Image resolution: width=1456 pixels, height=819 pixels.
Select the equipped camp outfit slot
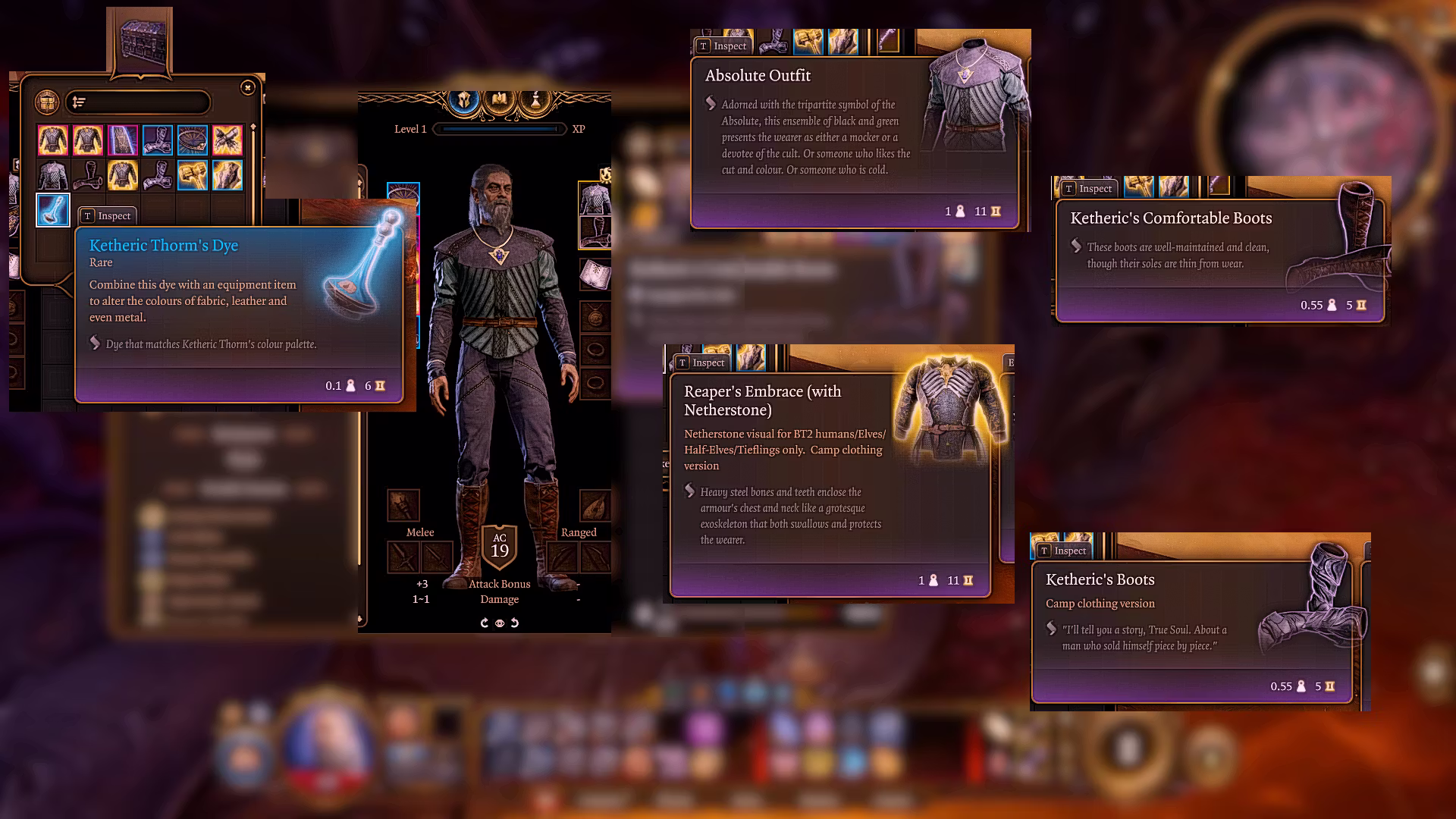point(595,199)
